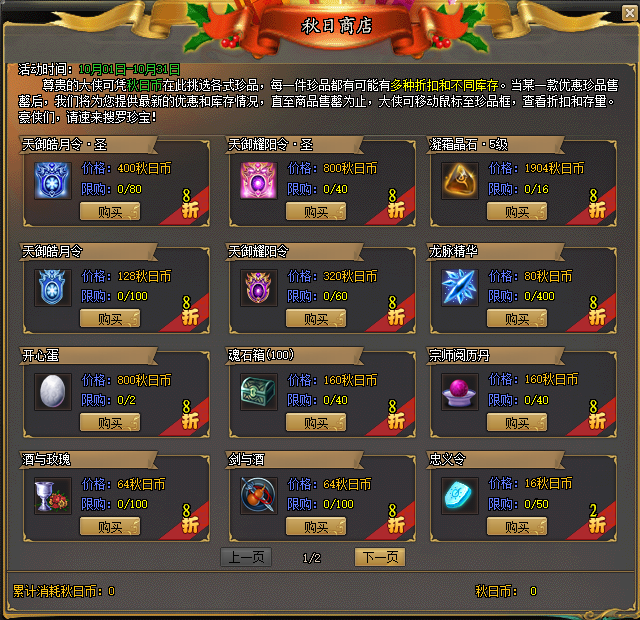Click the 上一页 previous page button

246,557
